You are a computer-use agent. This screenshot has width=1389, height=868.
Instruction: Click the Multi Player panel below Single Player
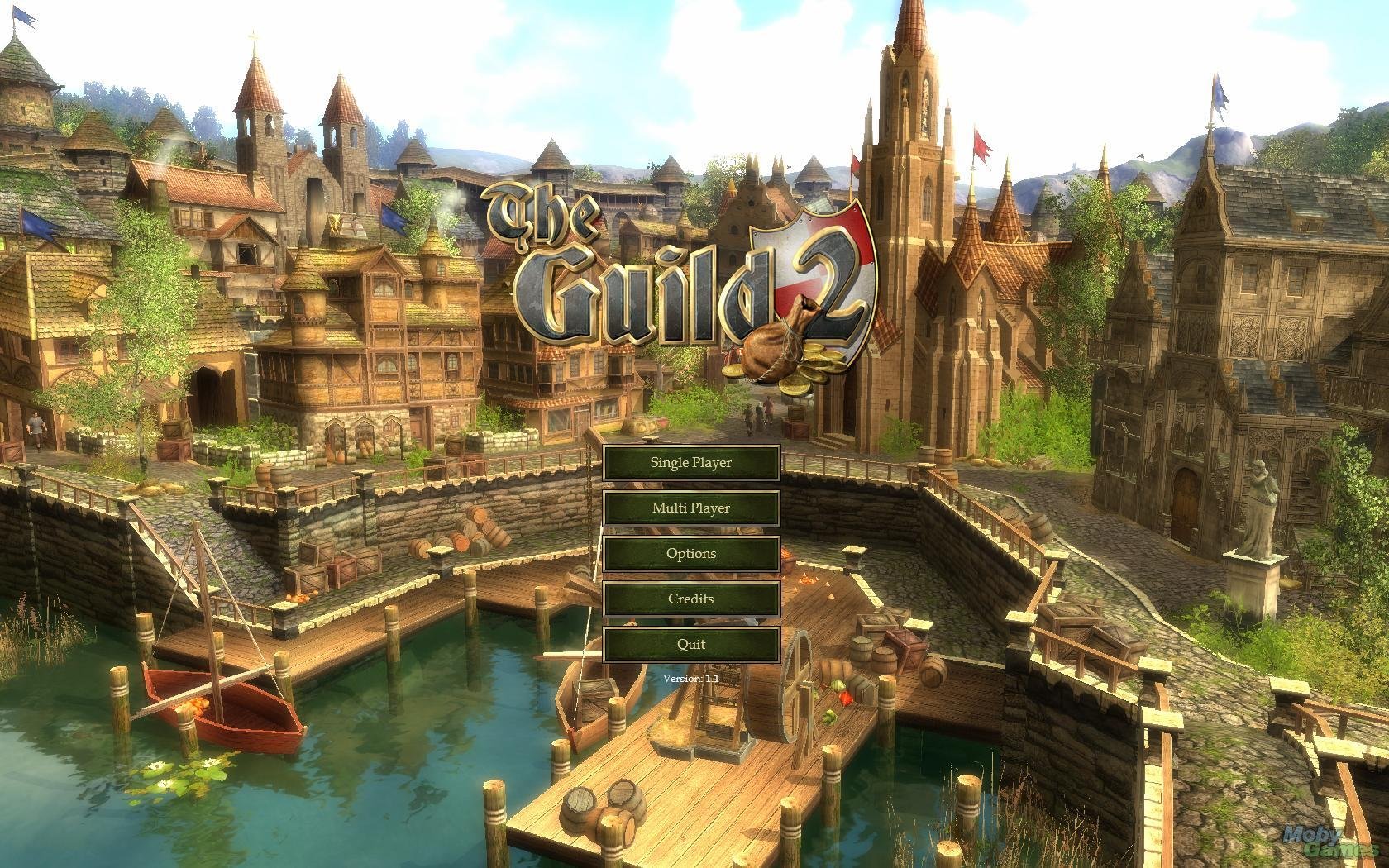coord(692,508)
